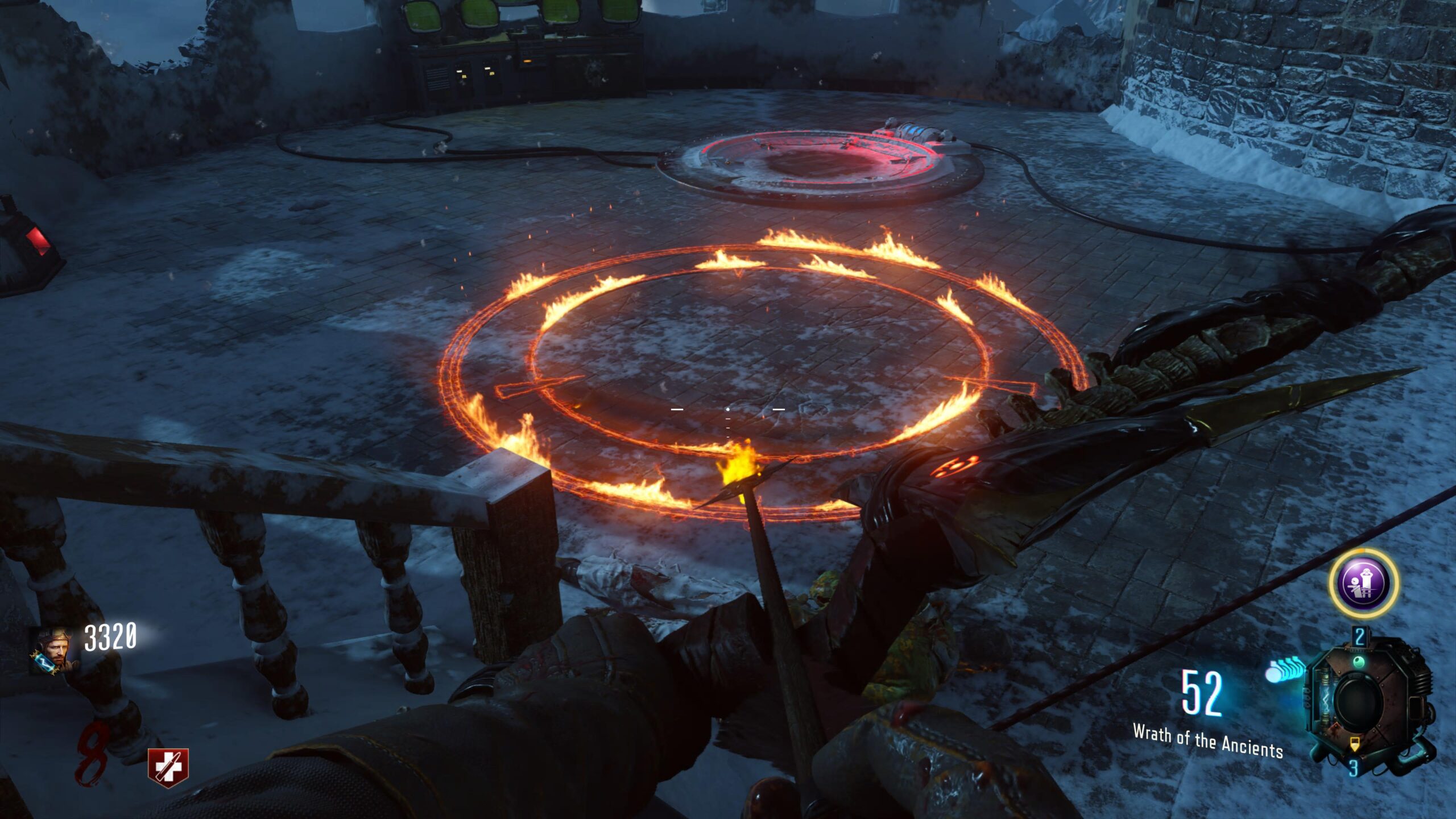1456x819 pixels.
Task: Click the yellow marker icon on the equipment gadget
Action: (1354, 744)
